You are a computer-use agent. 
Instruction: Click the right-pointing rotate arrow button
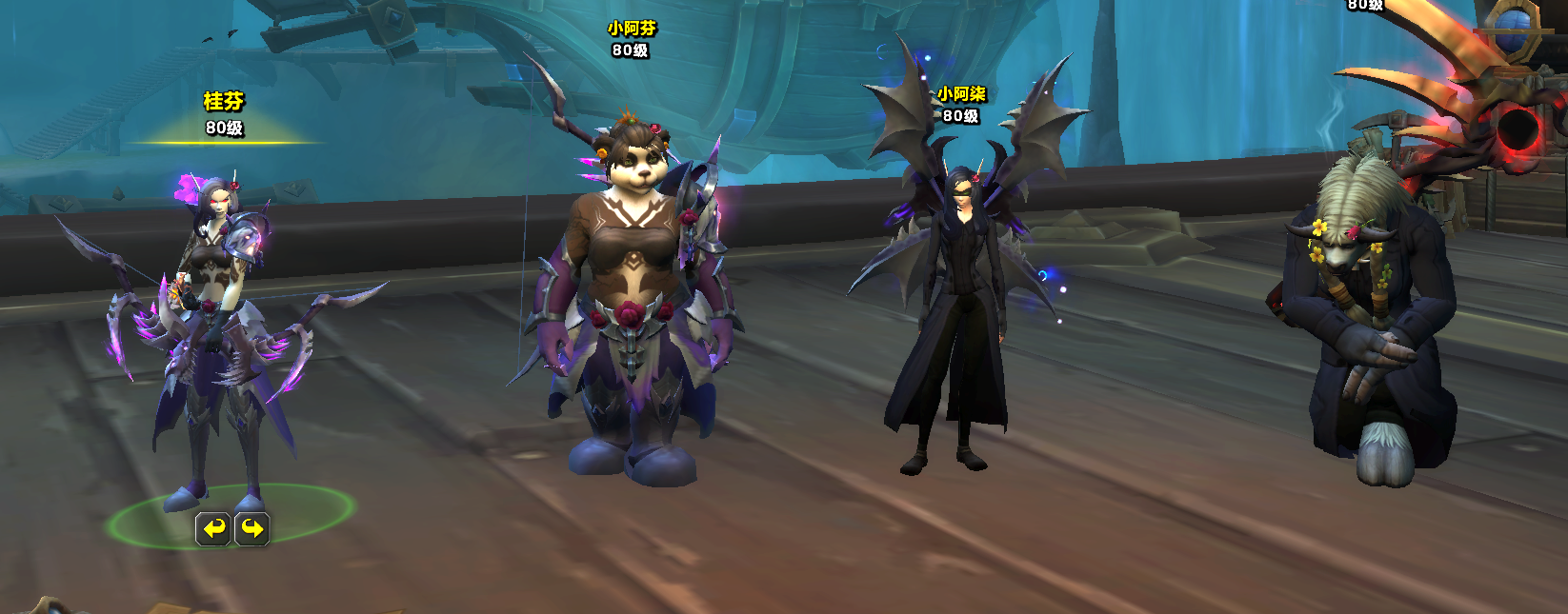click(x=252, y=528)
